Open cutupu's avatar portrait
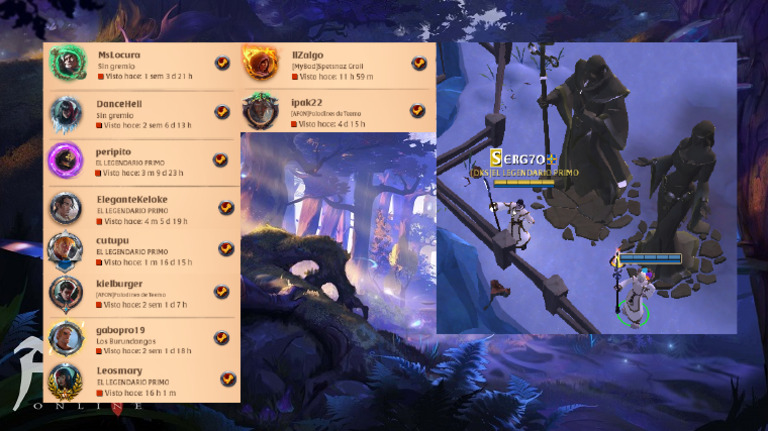Screen dimensions: 768x431 click(66, 249)
